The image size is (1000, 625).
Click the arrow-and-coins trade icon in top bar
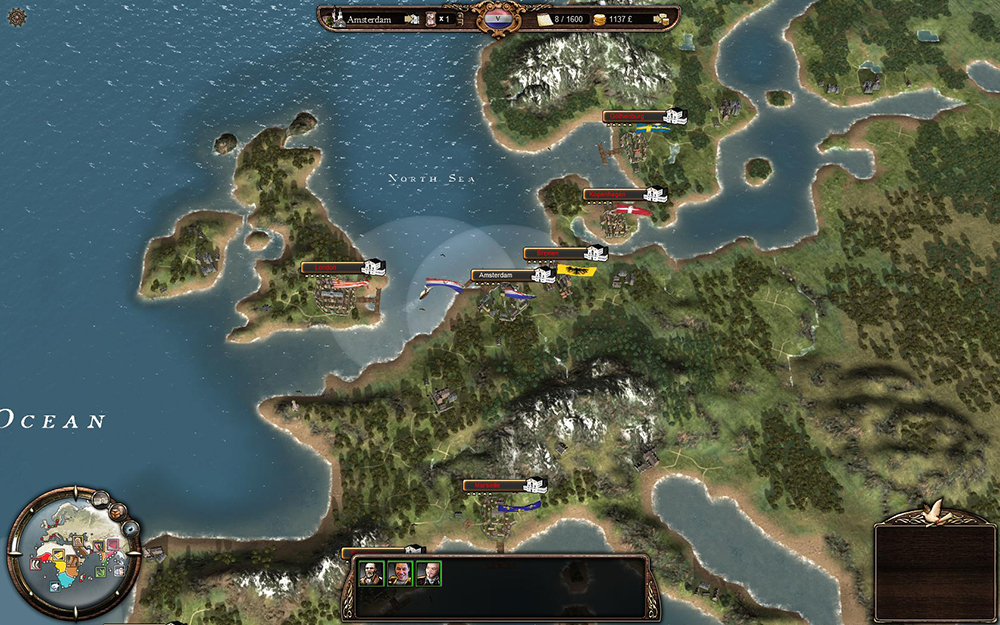[662, 18]
